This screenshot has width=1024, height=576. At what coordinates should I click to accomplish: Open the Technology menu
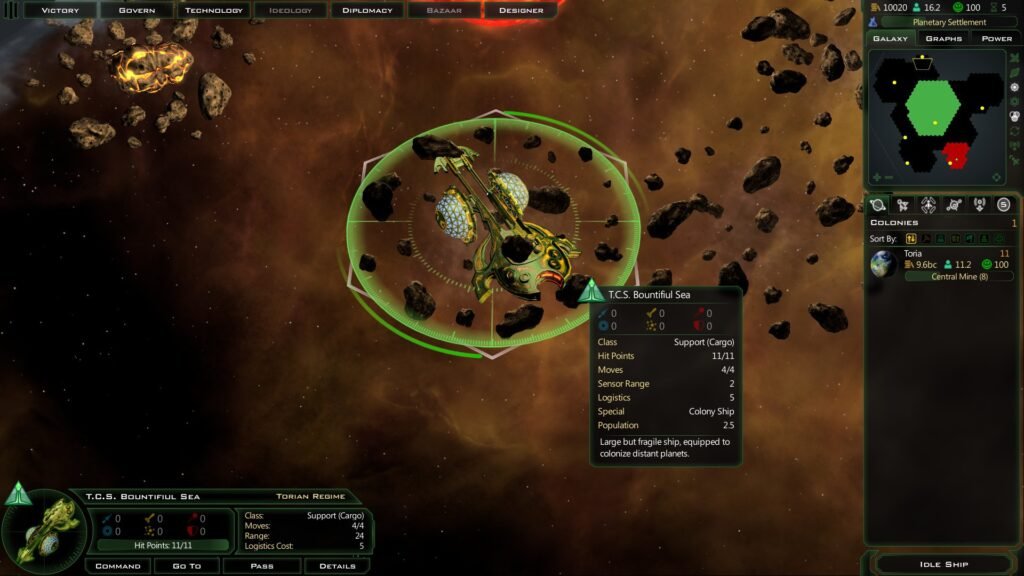[x=214, y=10]
